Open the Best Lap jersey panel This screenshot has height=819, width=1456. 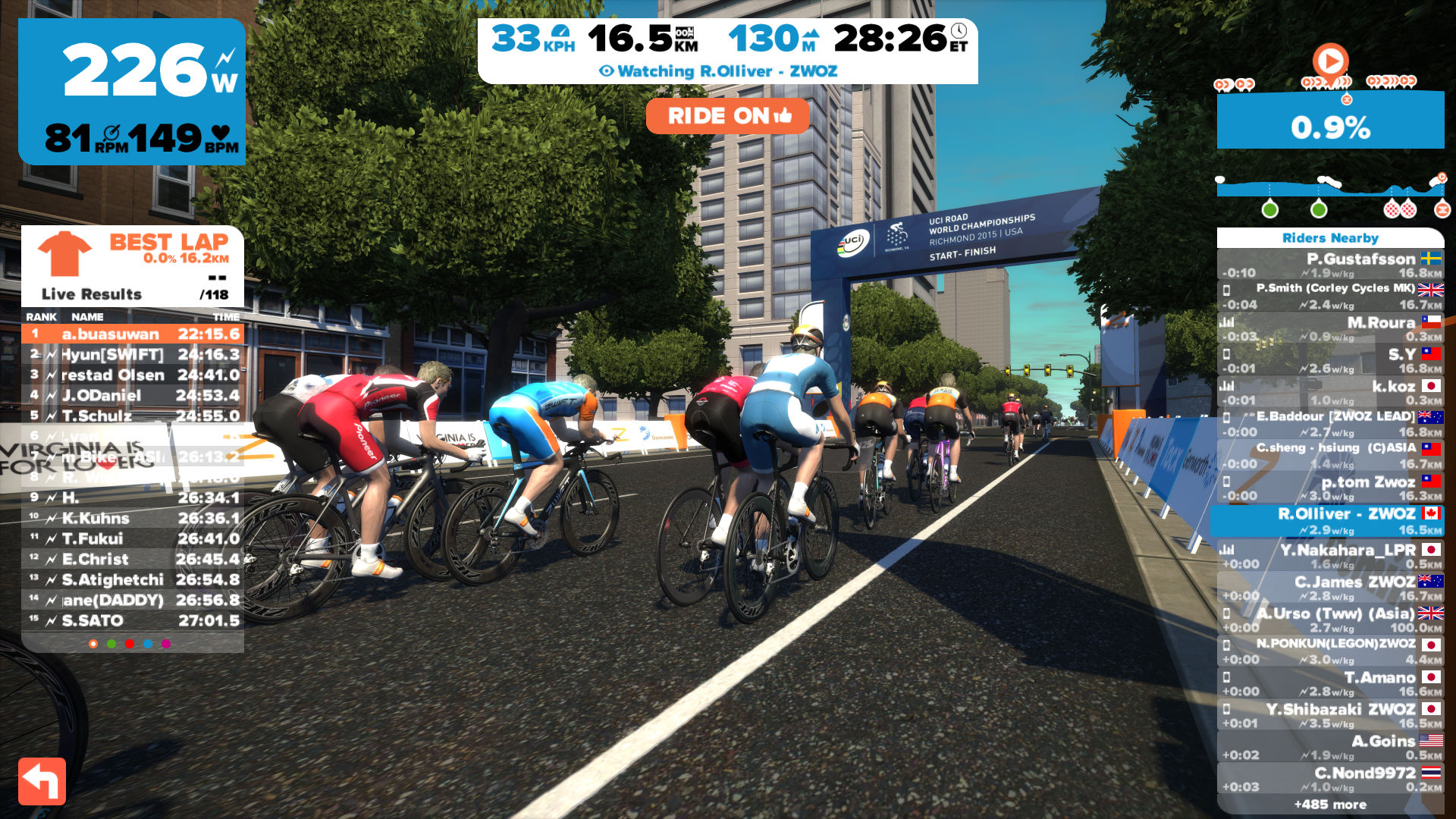point(133,265)
